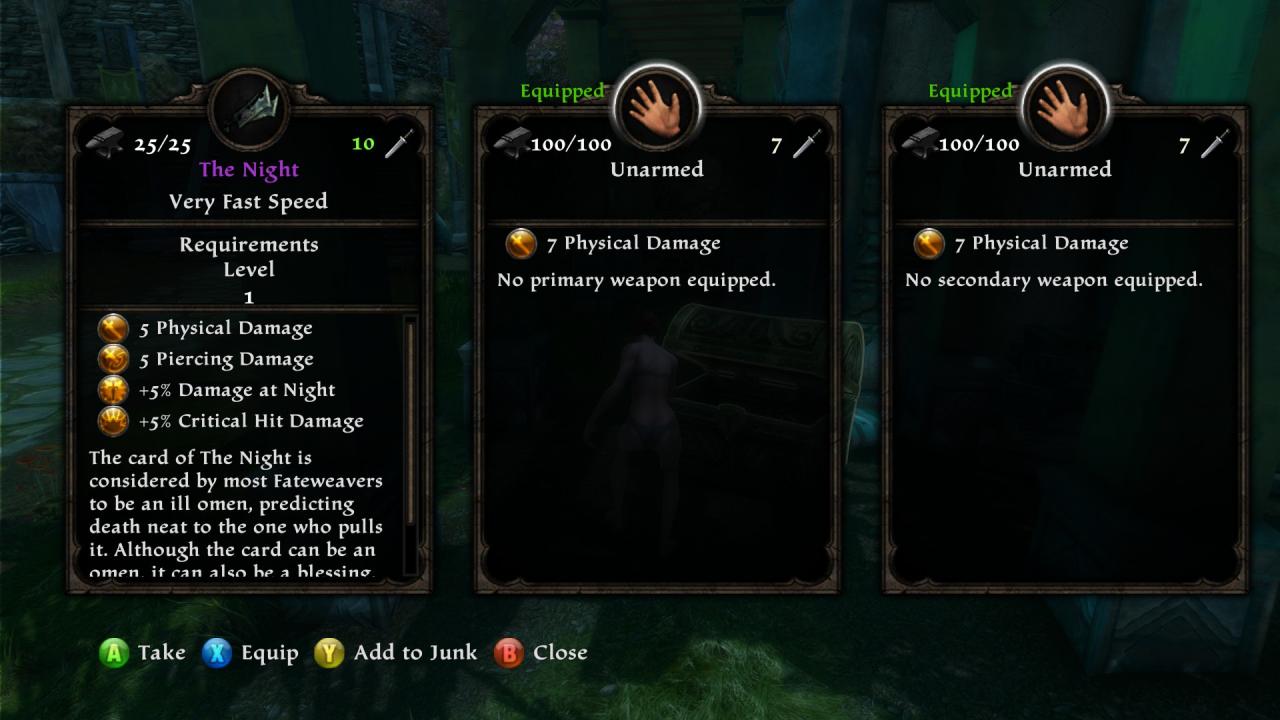Select the primary weapon Unarmed hand icon
The width and height of the screenshot is (1280, 720).
click(x=657, y=108)
